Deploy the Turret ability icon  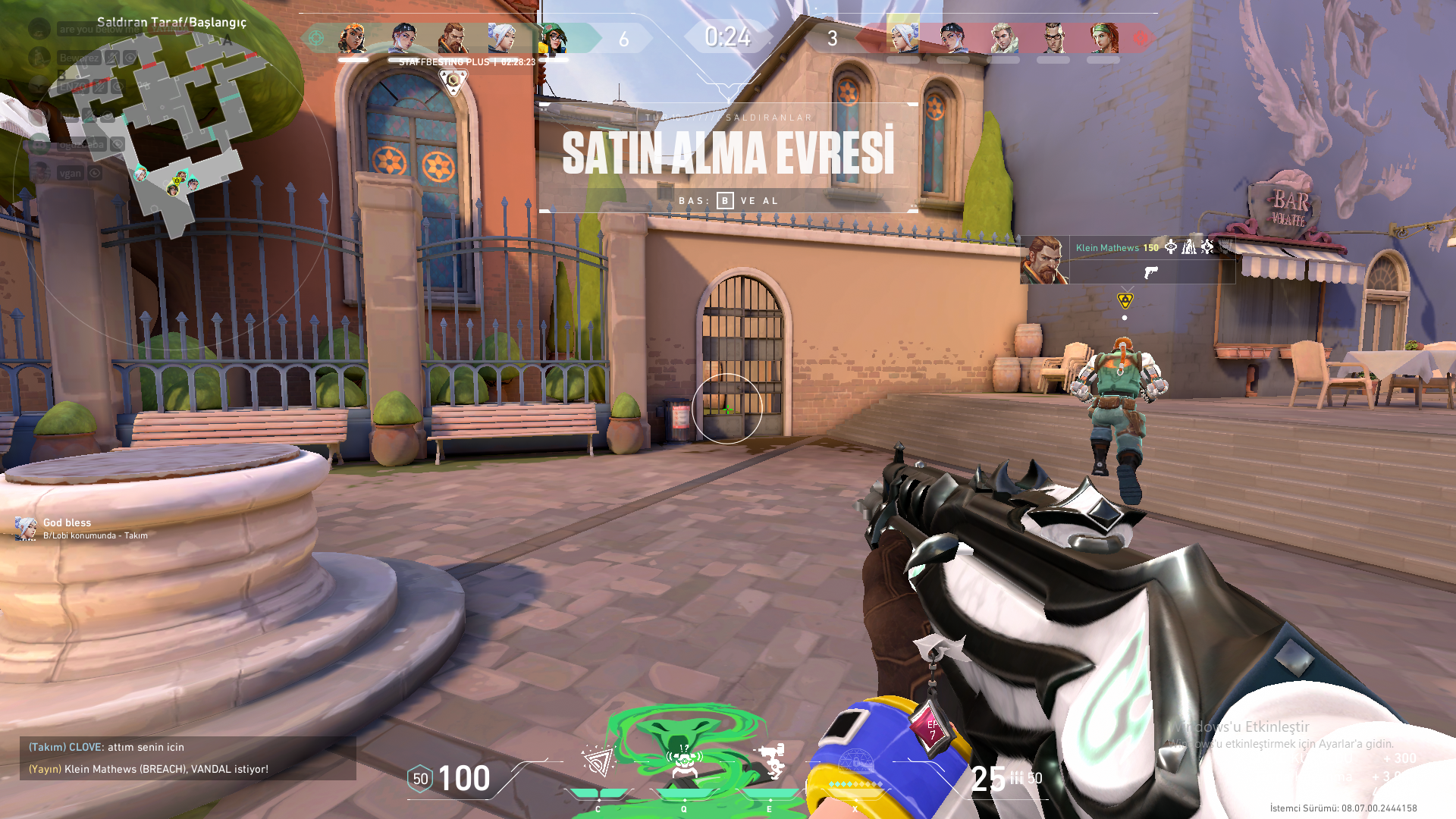(x=770, y=761)
